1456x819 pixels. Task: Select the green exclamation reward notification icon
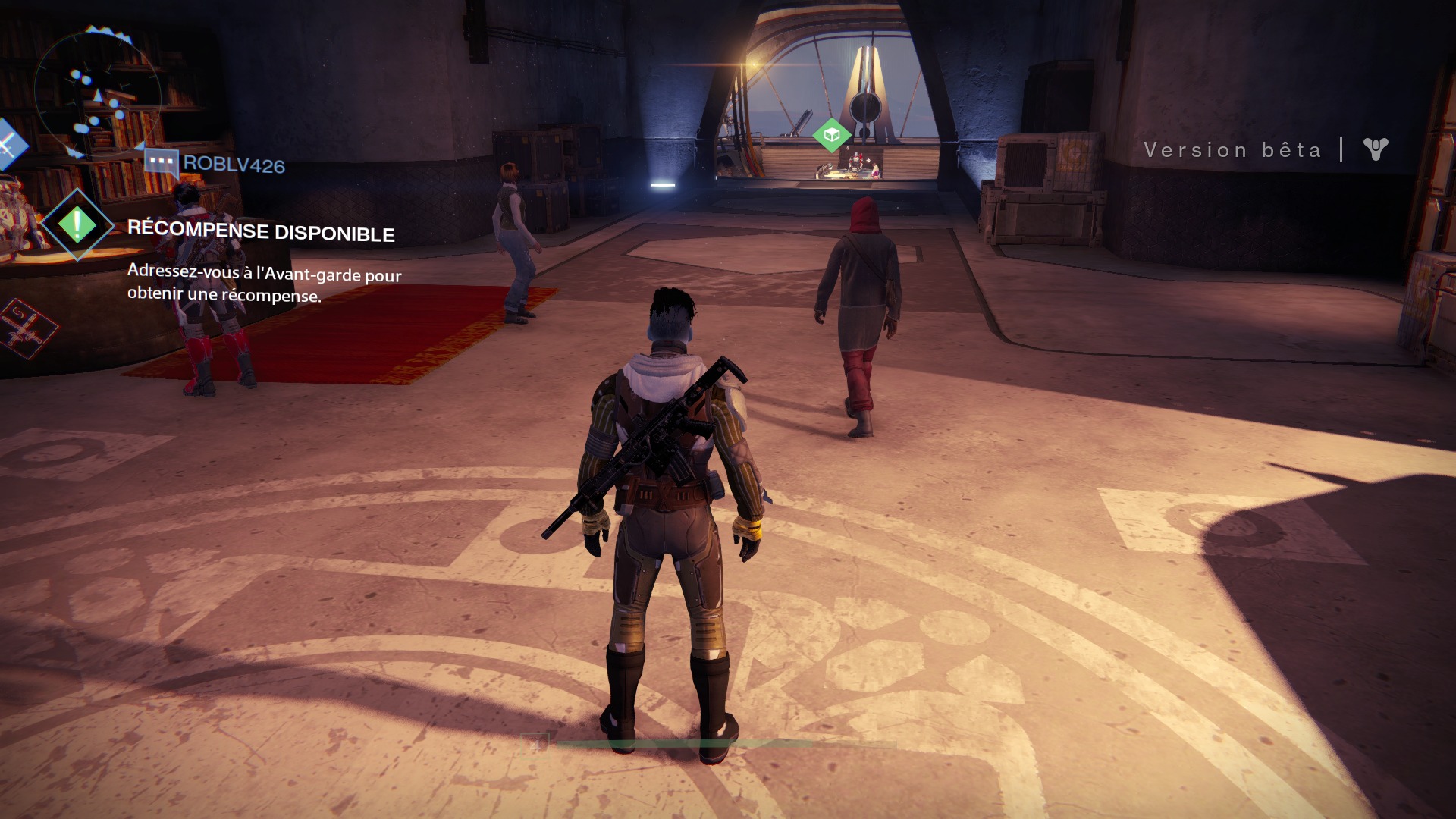(77, 224)
